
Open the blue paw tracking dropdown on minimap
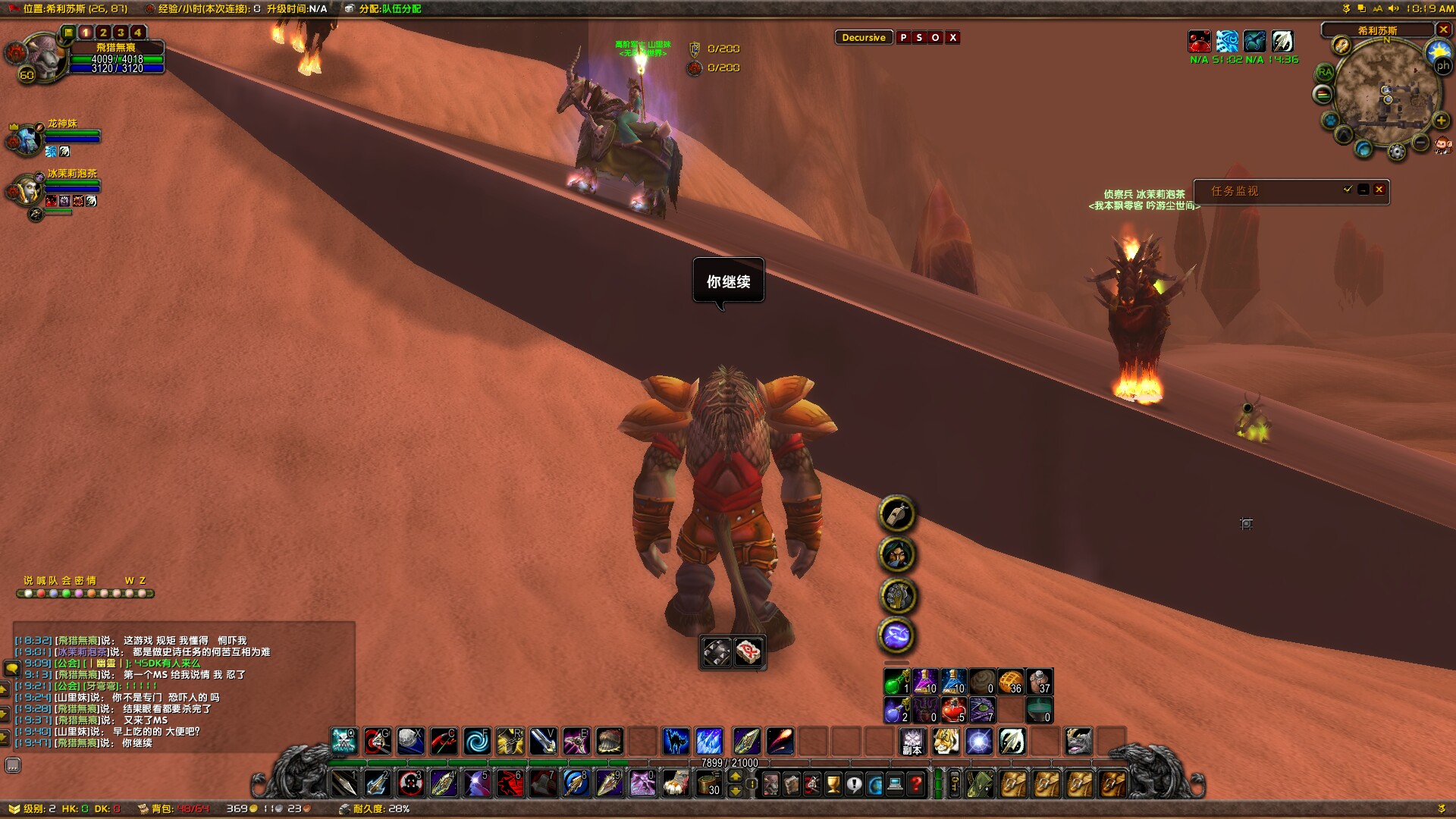click(1329, 121)
